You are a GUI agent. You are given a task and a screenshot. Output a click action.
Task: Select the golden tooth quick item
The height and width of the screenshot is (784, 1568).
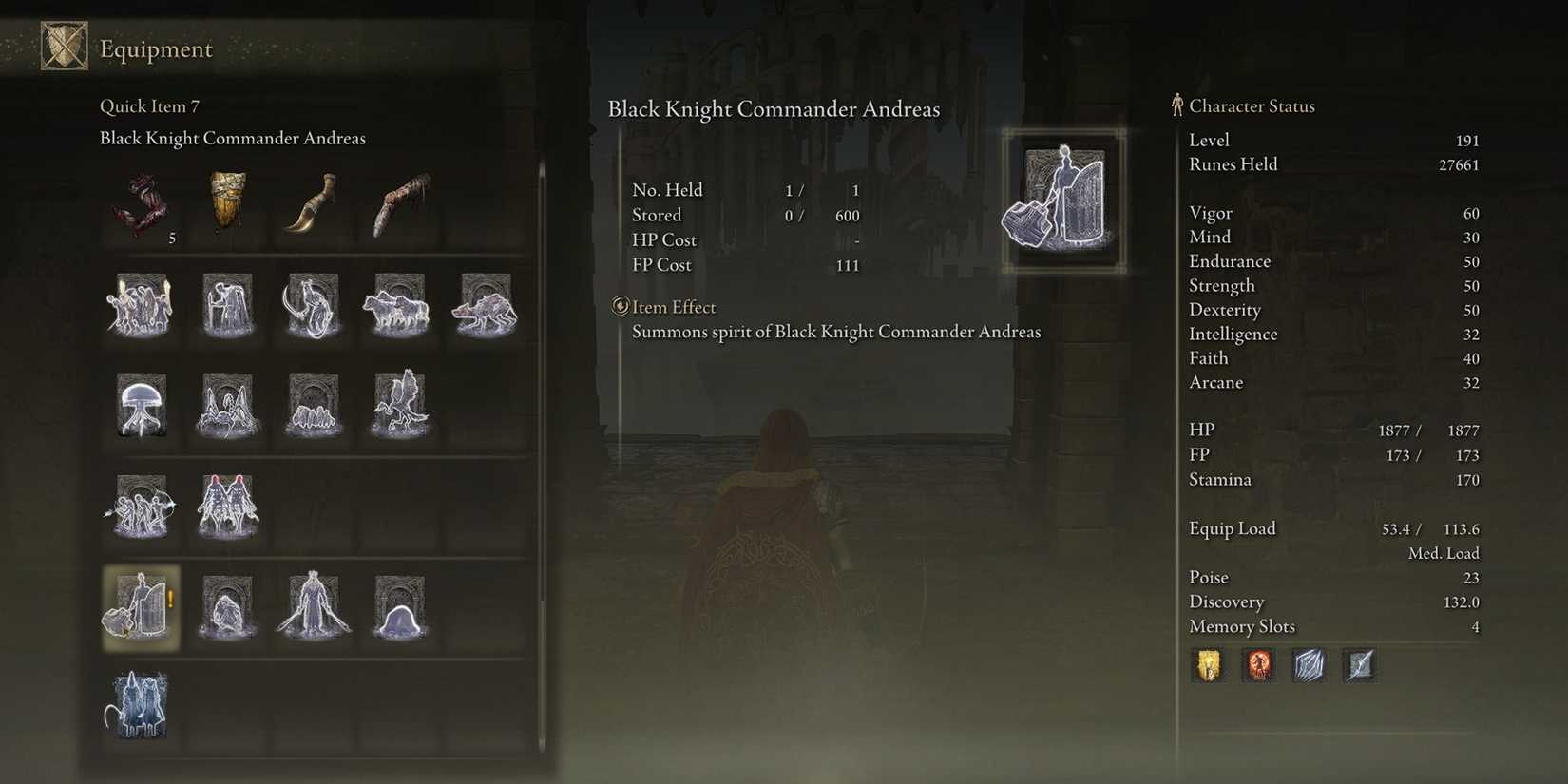tap(226, 204)
